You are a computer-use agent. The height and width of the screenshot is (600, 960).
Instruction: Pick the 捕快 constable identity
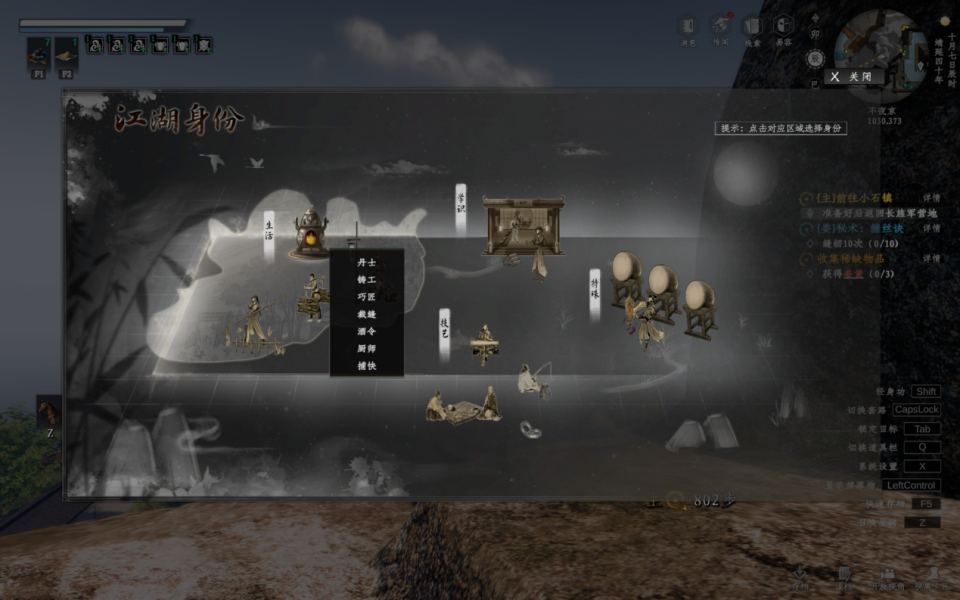[x=366, y=366]
